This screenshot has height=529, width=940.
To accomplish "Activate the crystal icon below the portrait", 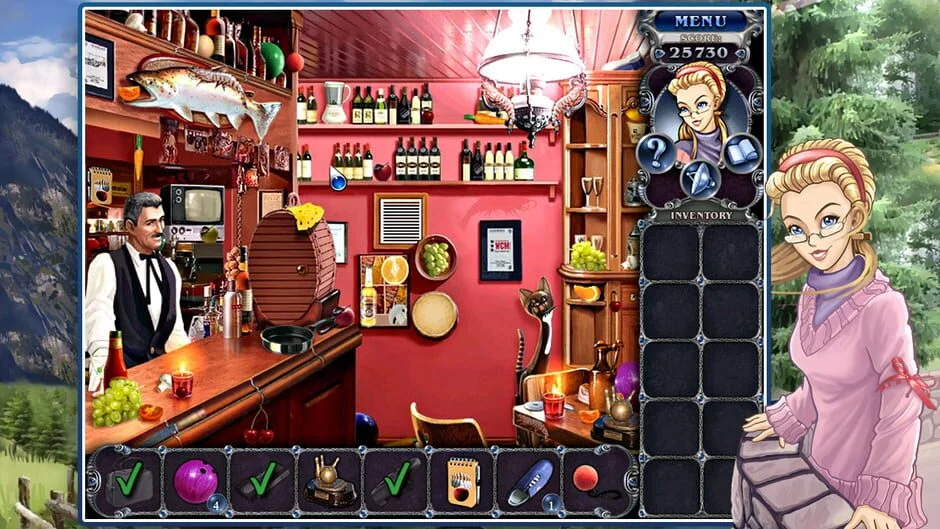I will 699,178.
